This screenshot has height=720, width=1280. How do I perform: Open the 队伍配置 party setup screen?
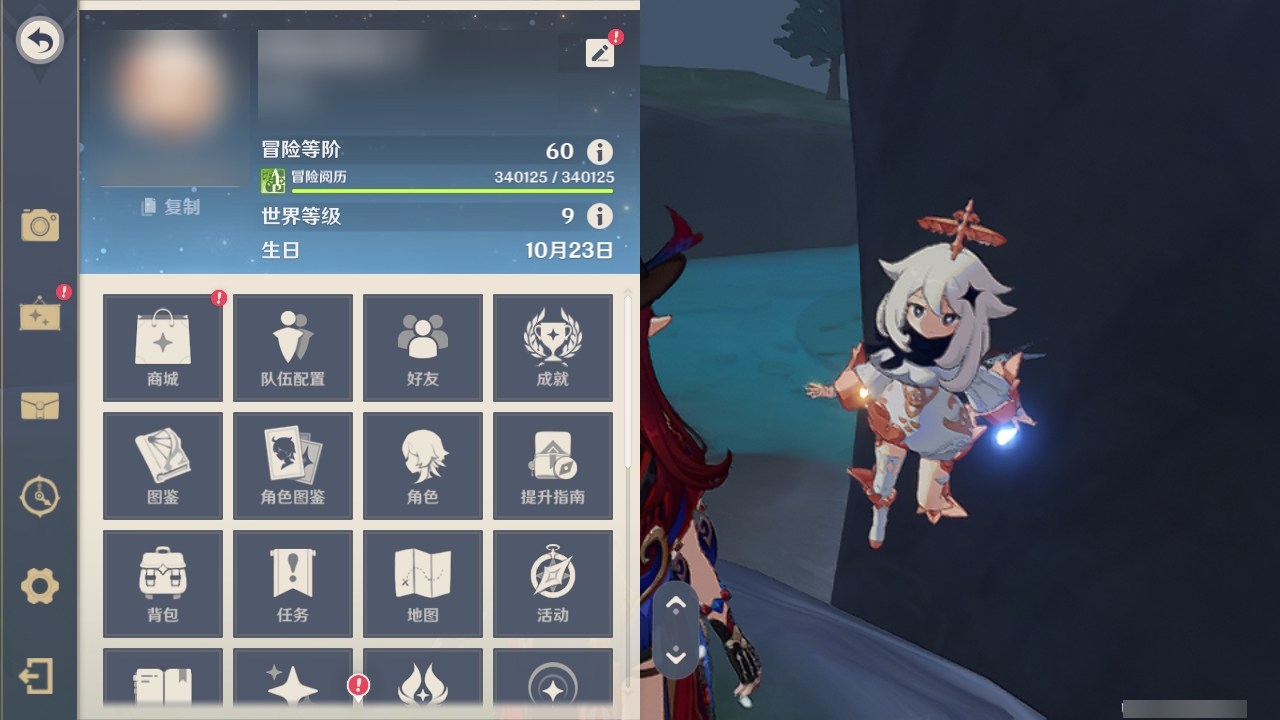pos(292,347)
